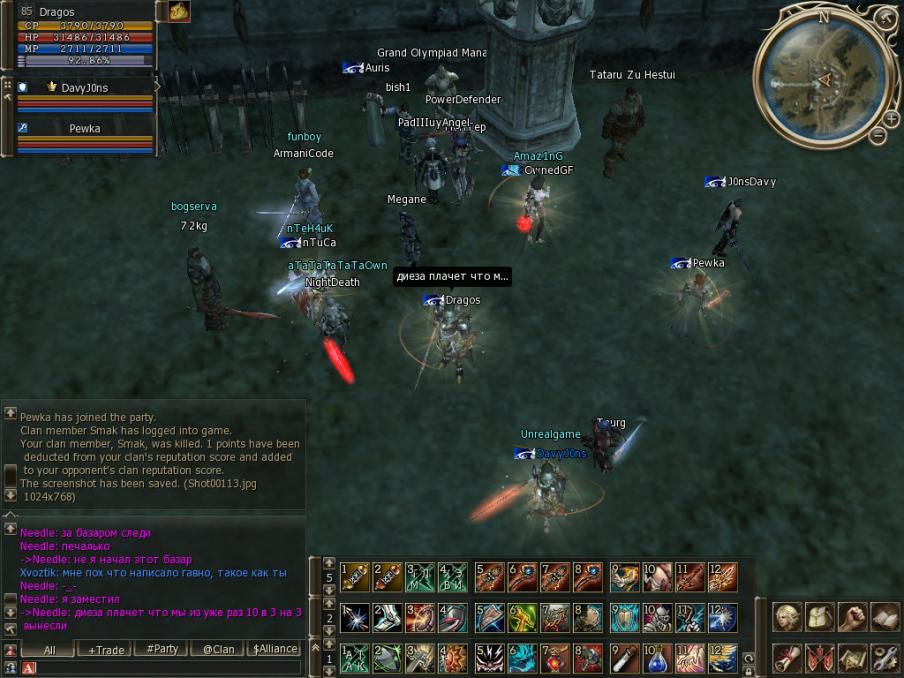Screen dimensions: 904x678
Task: Switch to the +Trade chat tab
Action: [106, 650]
